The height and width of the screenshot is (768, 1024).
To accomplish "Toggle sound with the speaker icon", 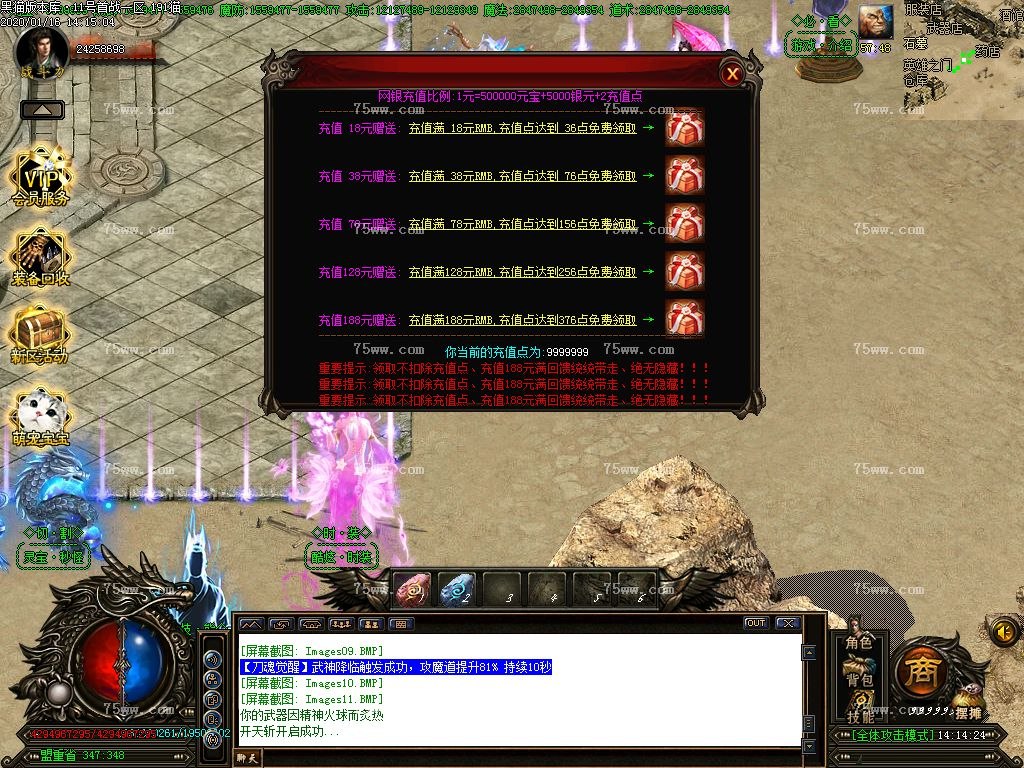I will tap(1004, 631).
